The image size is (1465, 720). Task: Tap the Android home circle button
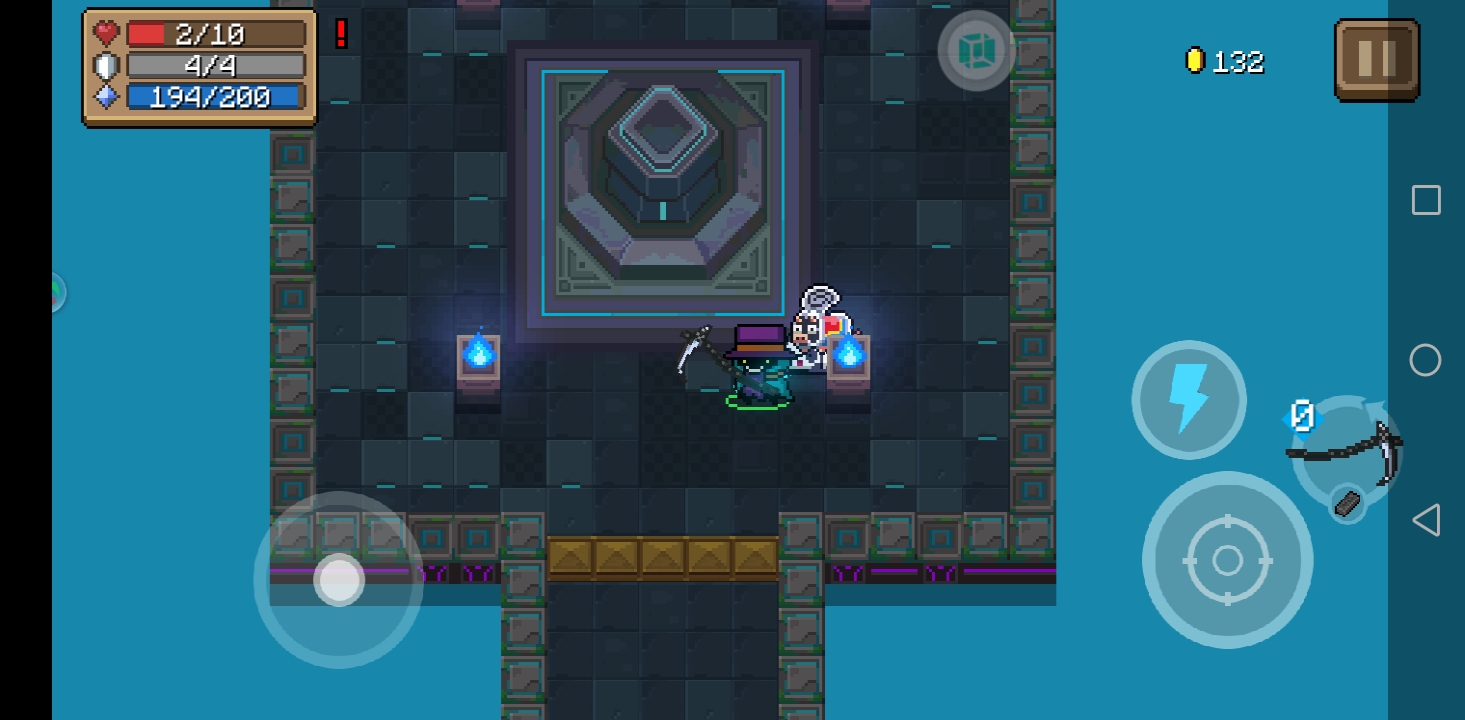point(1425,360)
